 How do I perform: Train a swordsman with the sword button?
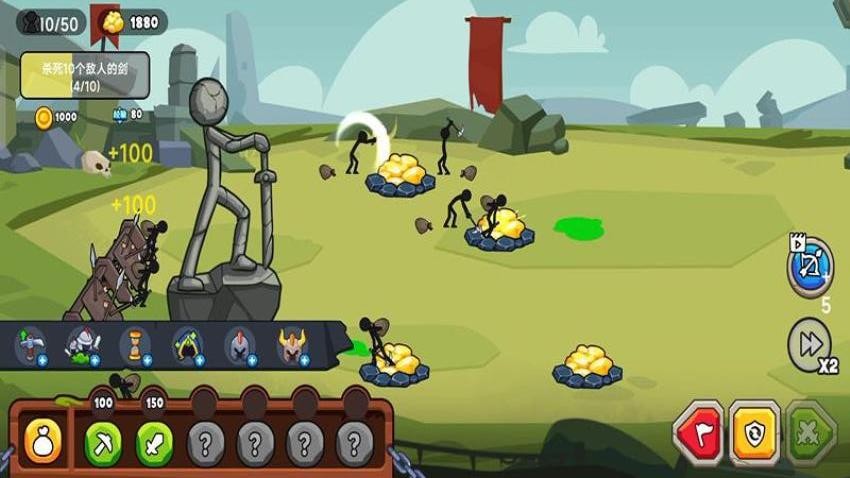point(155,439)
